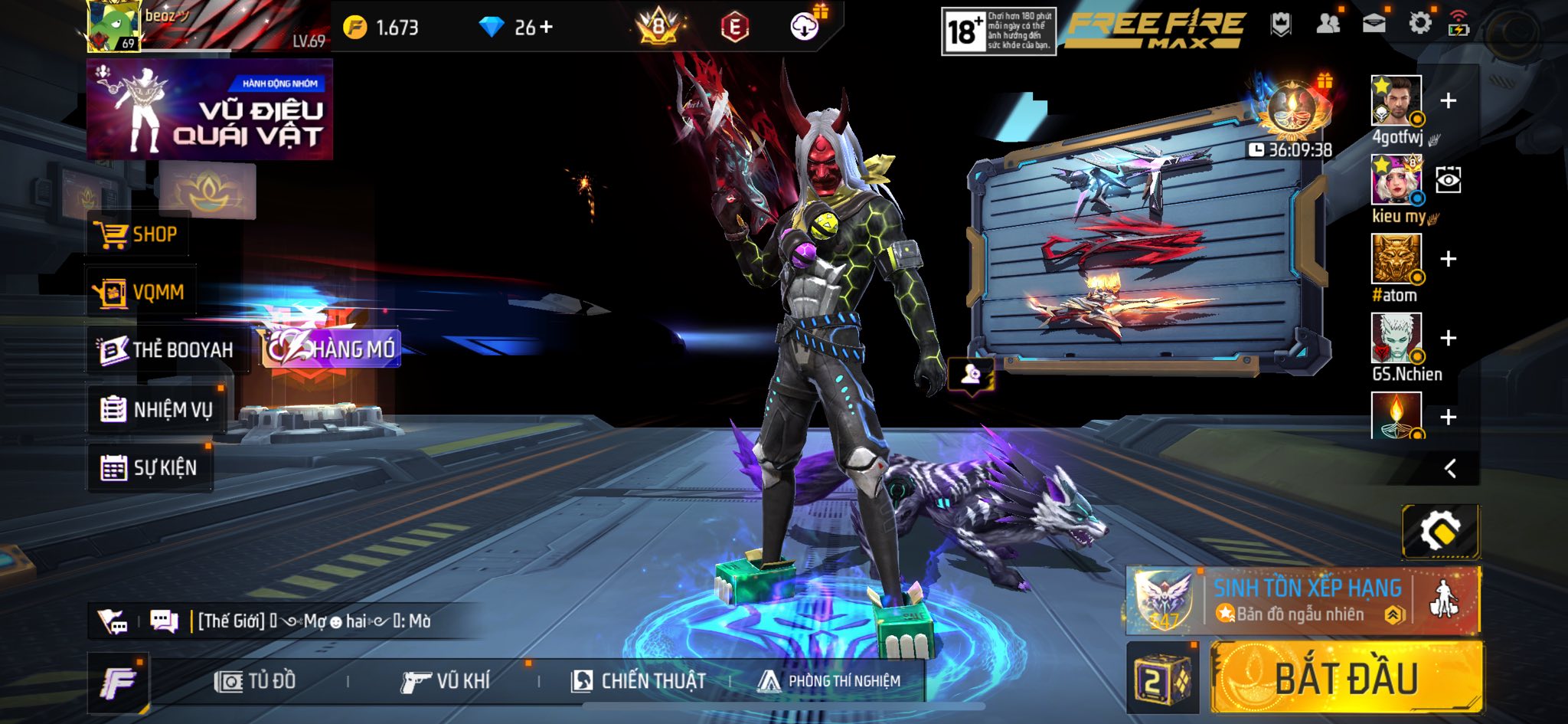Open the mail envelope inbox
Viewport: 1568px width, 724px height.
click(x=1374, y=24)
